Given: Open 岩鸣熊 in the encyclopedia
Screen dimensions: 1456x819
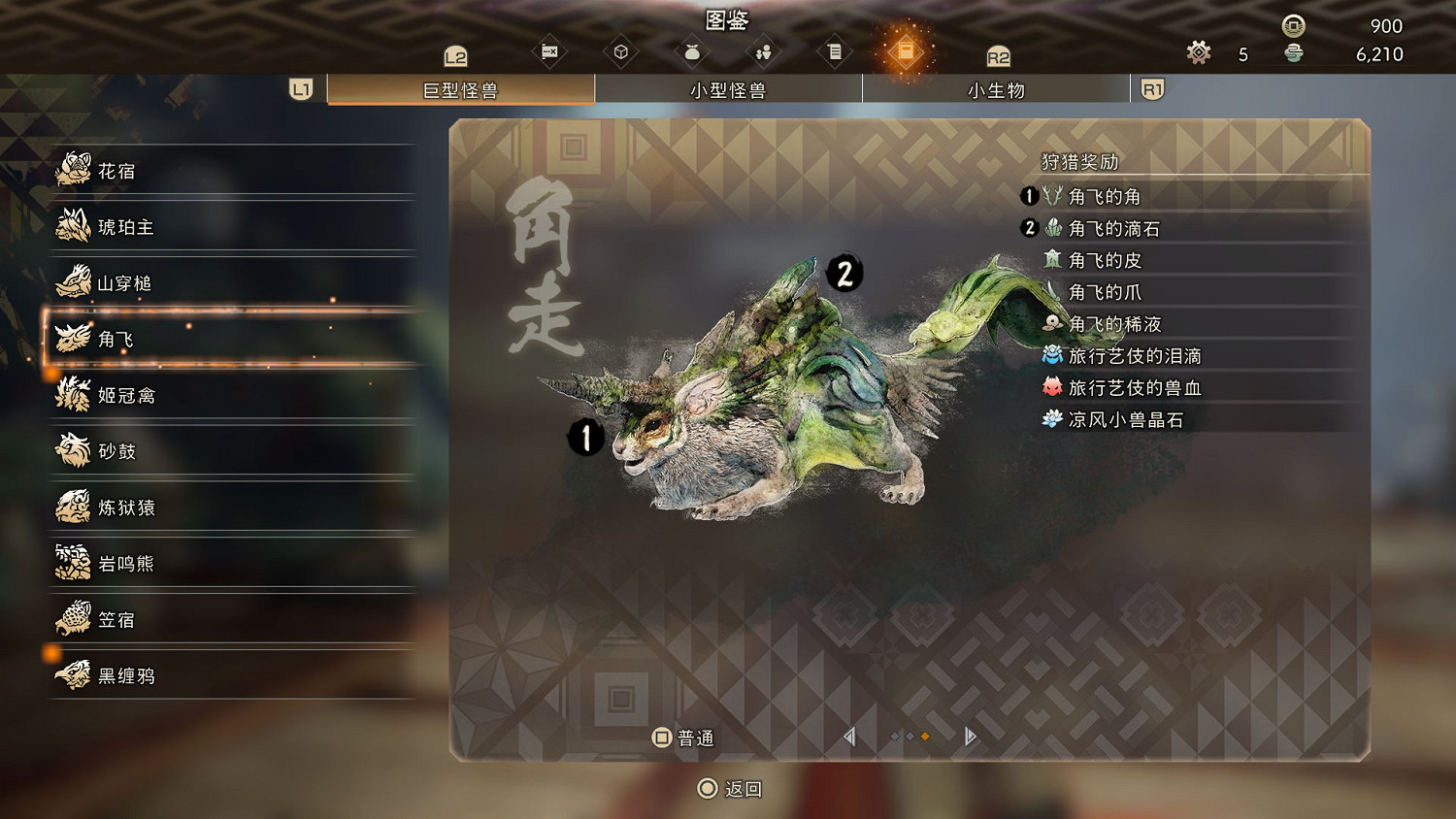Looking at the screenshot, I should tap(233, 564).
